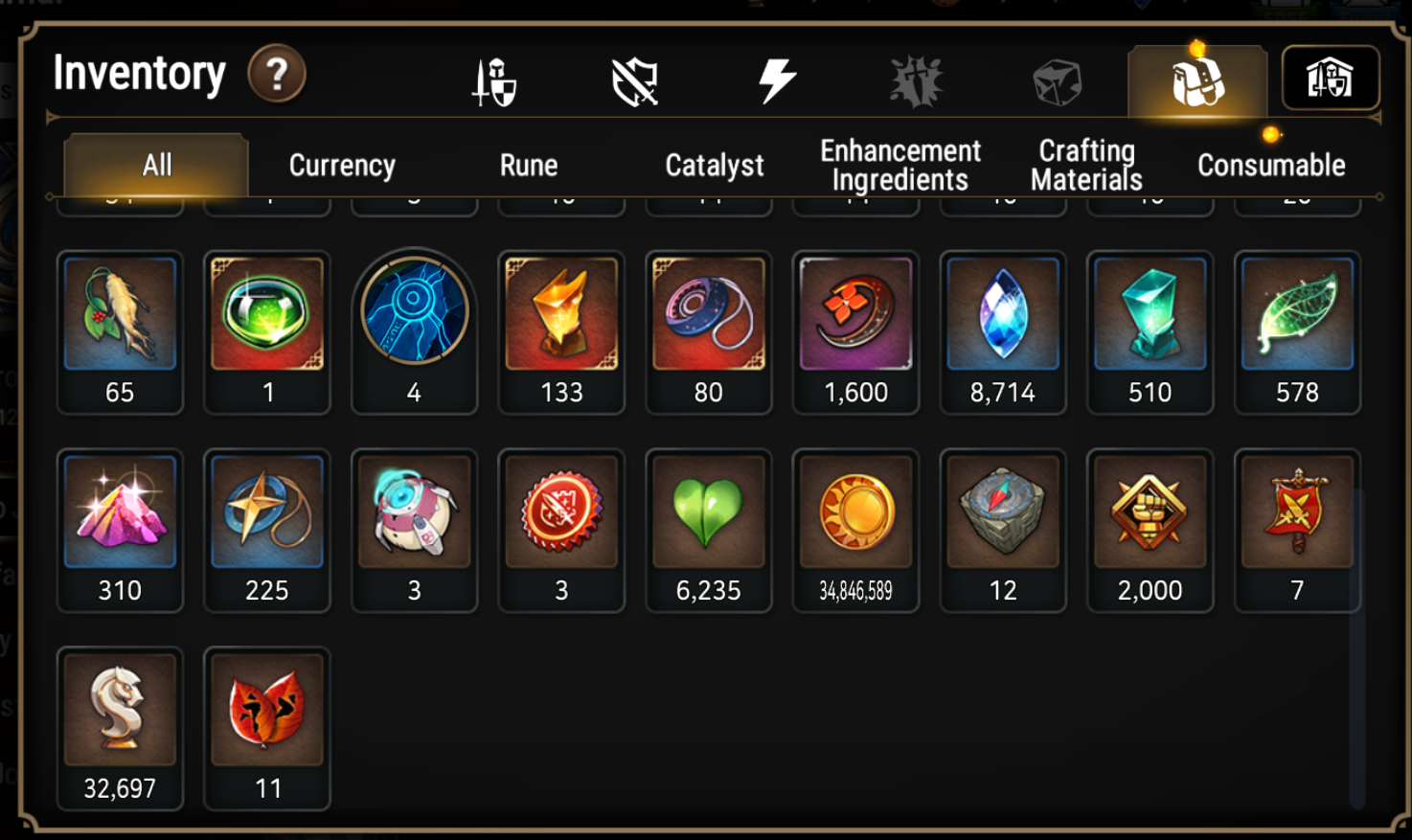Switch to the Currency tab
This screenshot has width=1412, height=840.
pyautogui.click(x=341, y=165)
